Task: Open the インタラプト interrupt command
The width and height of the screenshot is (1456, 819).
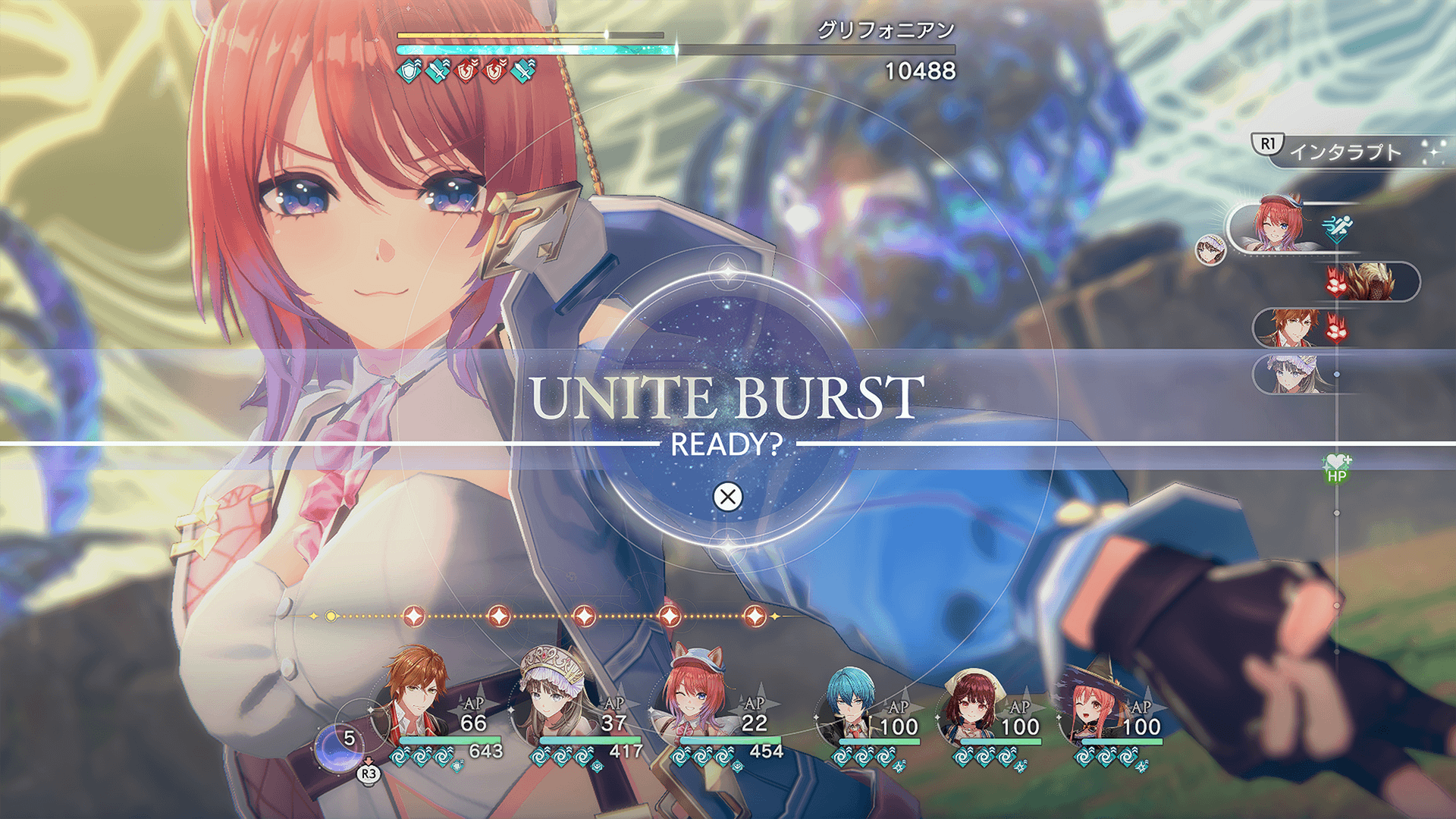Action: [x=1346, y=152]
